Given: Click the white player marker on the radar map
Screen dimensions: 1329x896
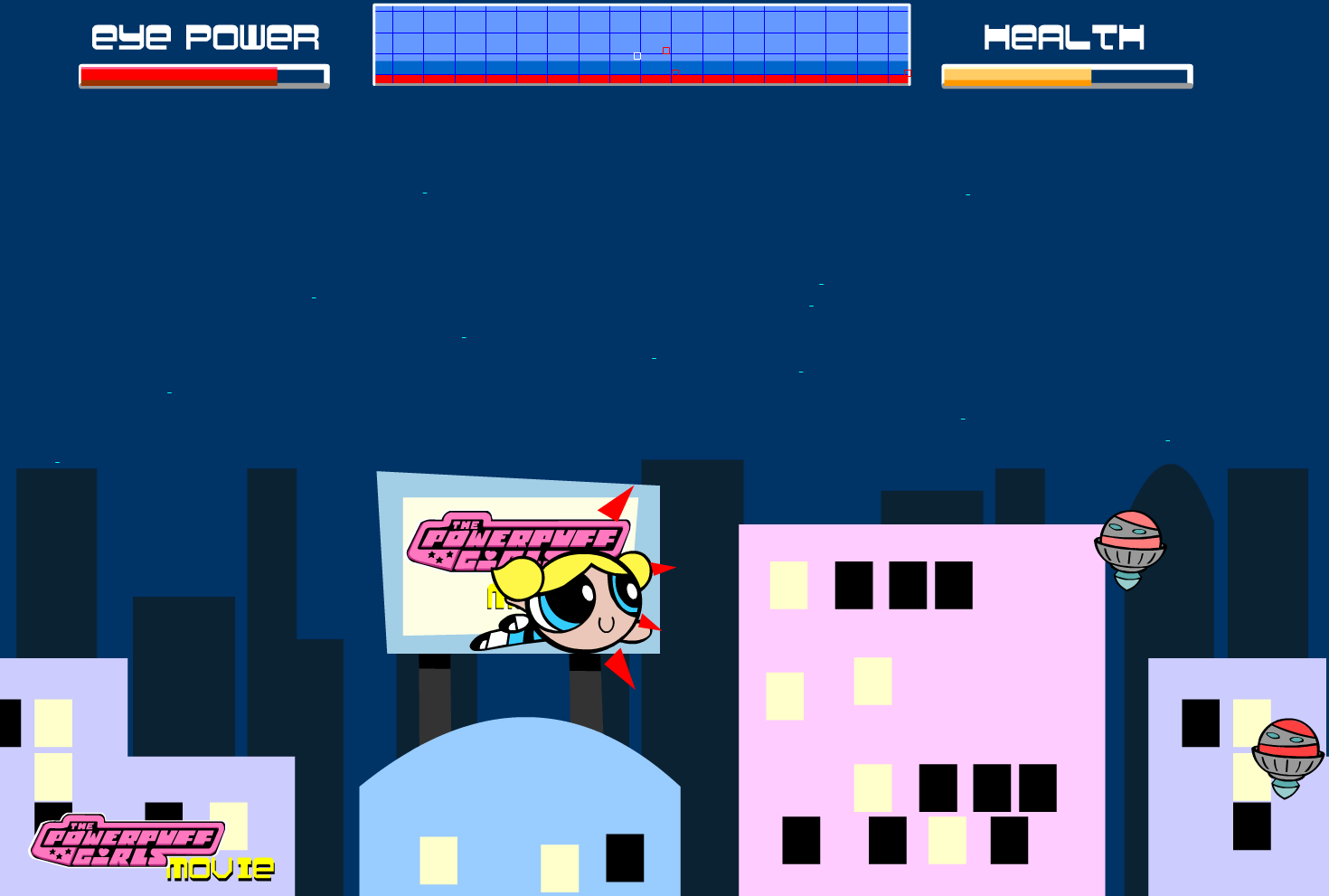Looking at the screenshot, I should [636, 54].
